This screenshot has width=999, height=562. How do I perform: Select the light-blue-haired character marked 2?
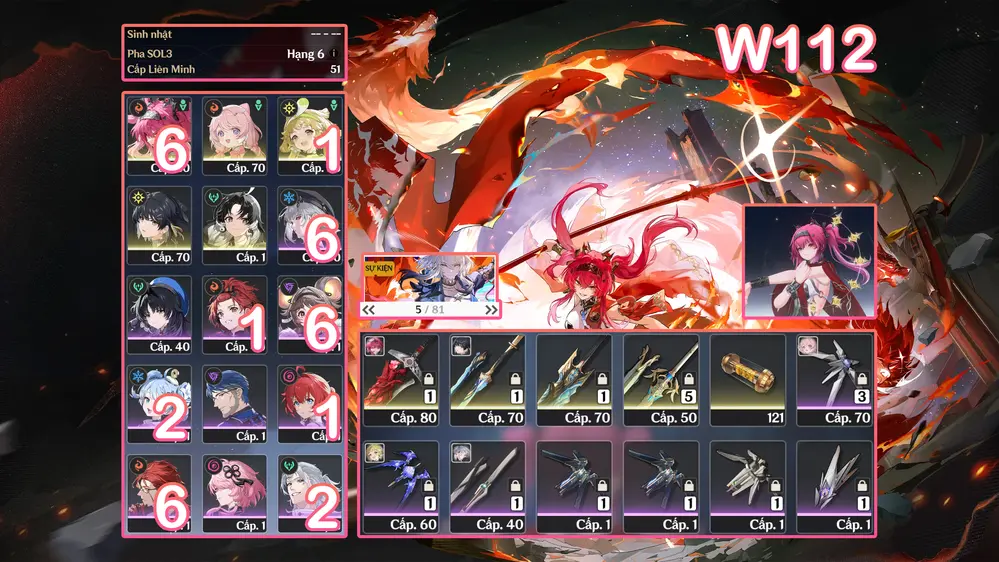[162, 402]
